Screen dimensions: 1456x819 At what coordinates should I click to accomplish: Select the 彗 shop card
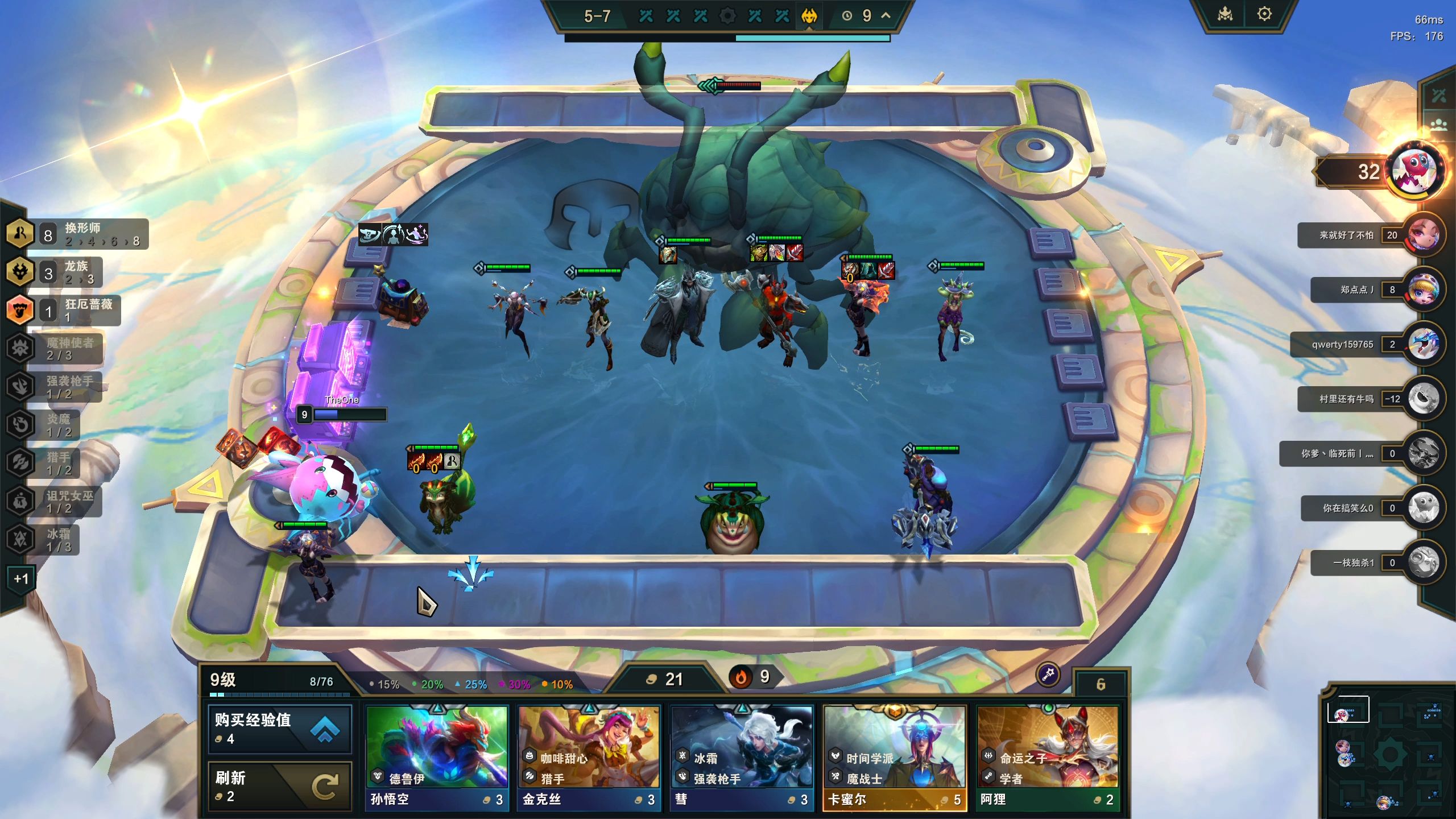[742, 757]
